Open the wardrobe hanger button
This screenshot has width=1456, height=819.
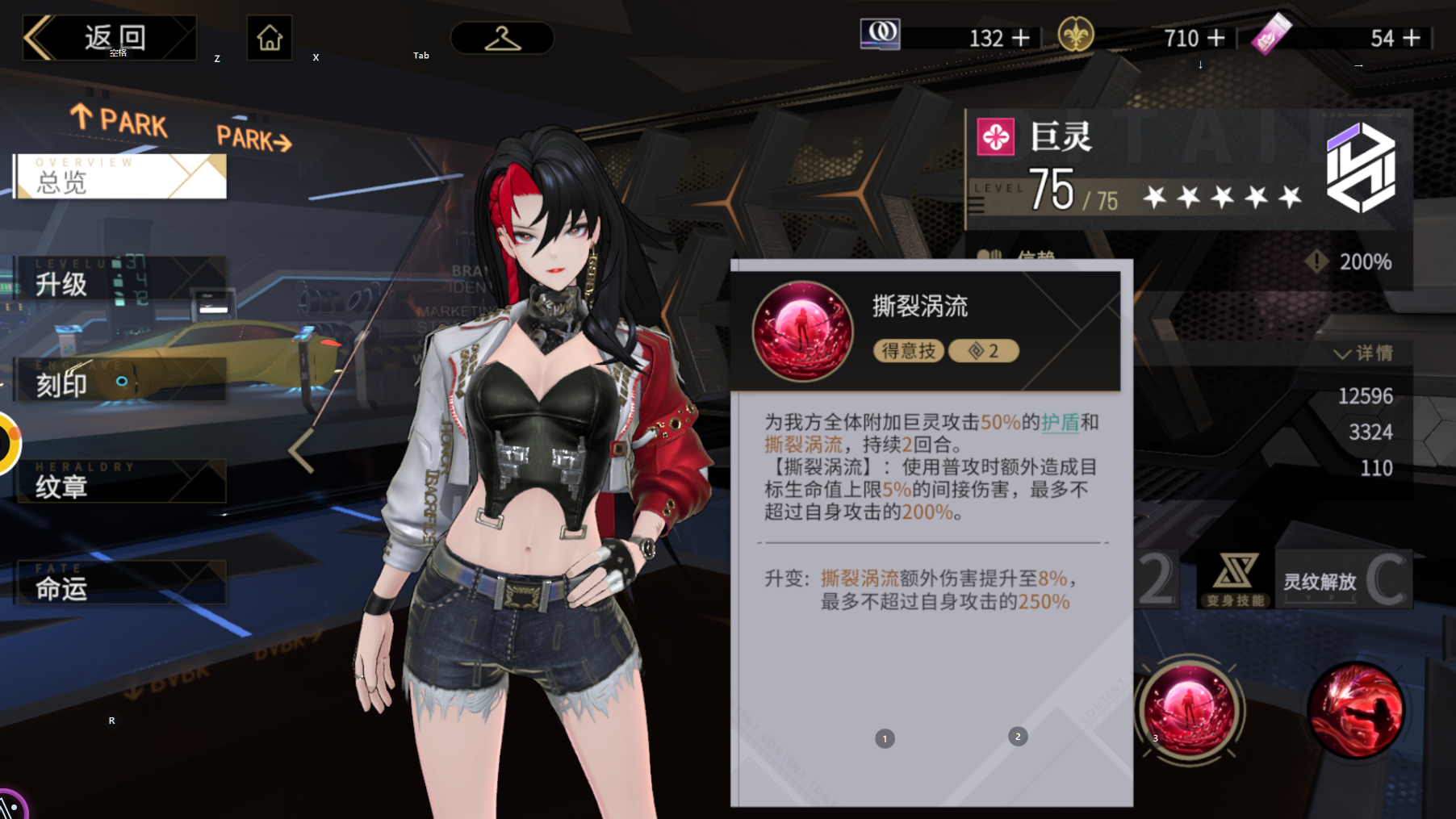[x=502, y=38]
